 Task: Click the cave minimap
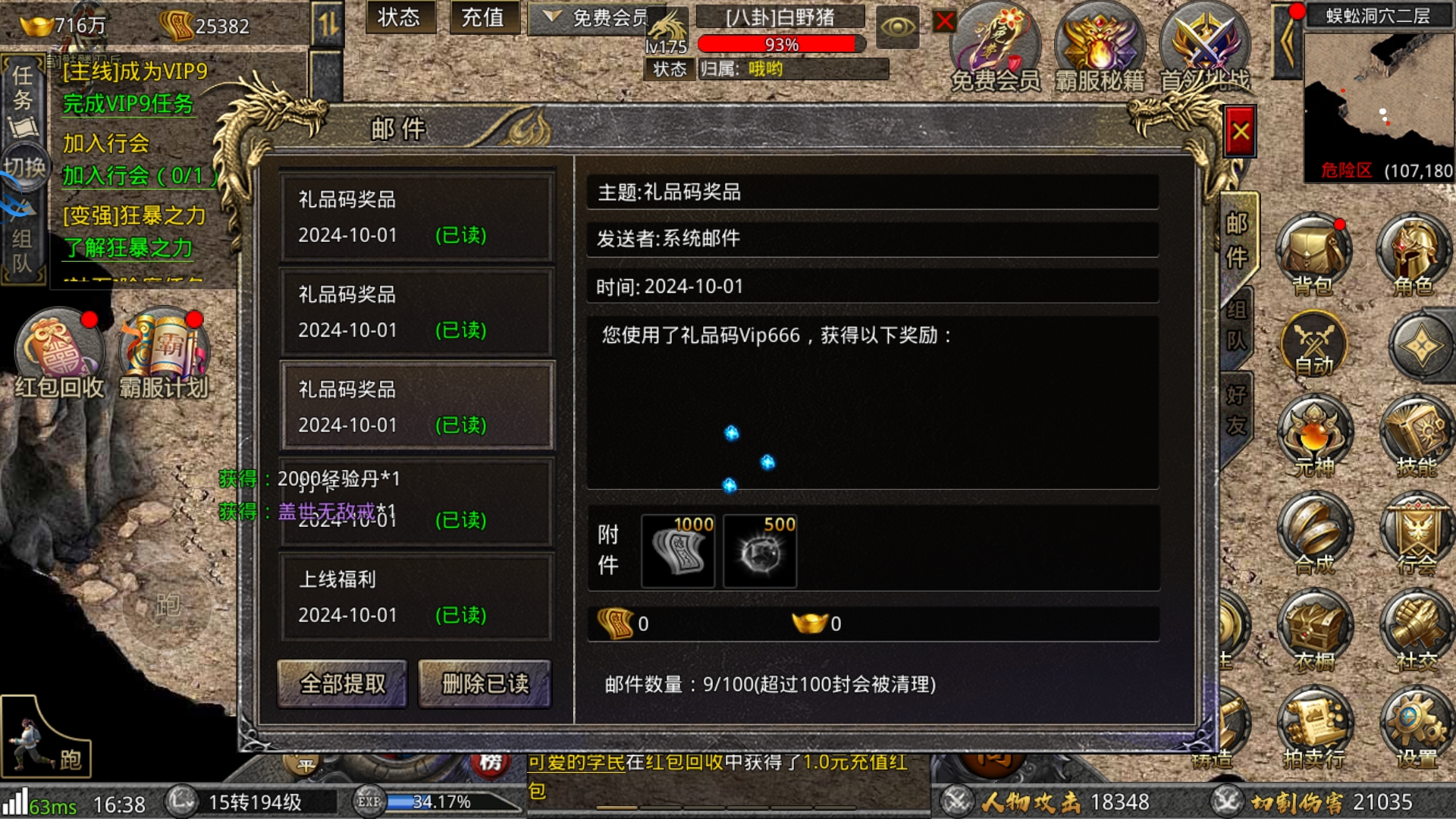pyautogui.click(x=1378, y=99)
